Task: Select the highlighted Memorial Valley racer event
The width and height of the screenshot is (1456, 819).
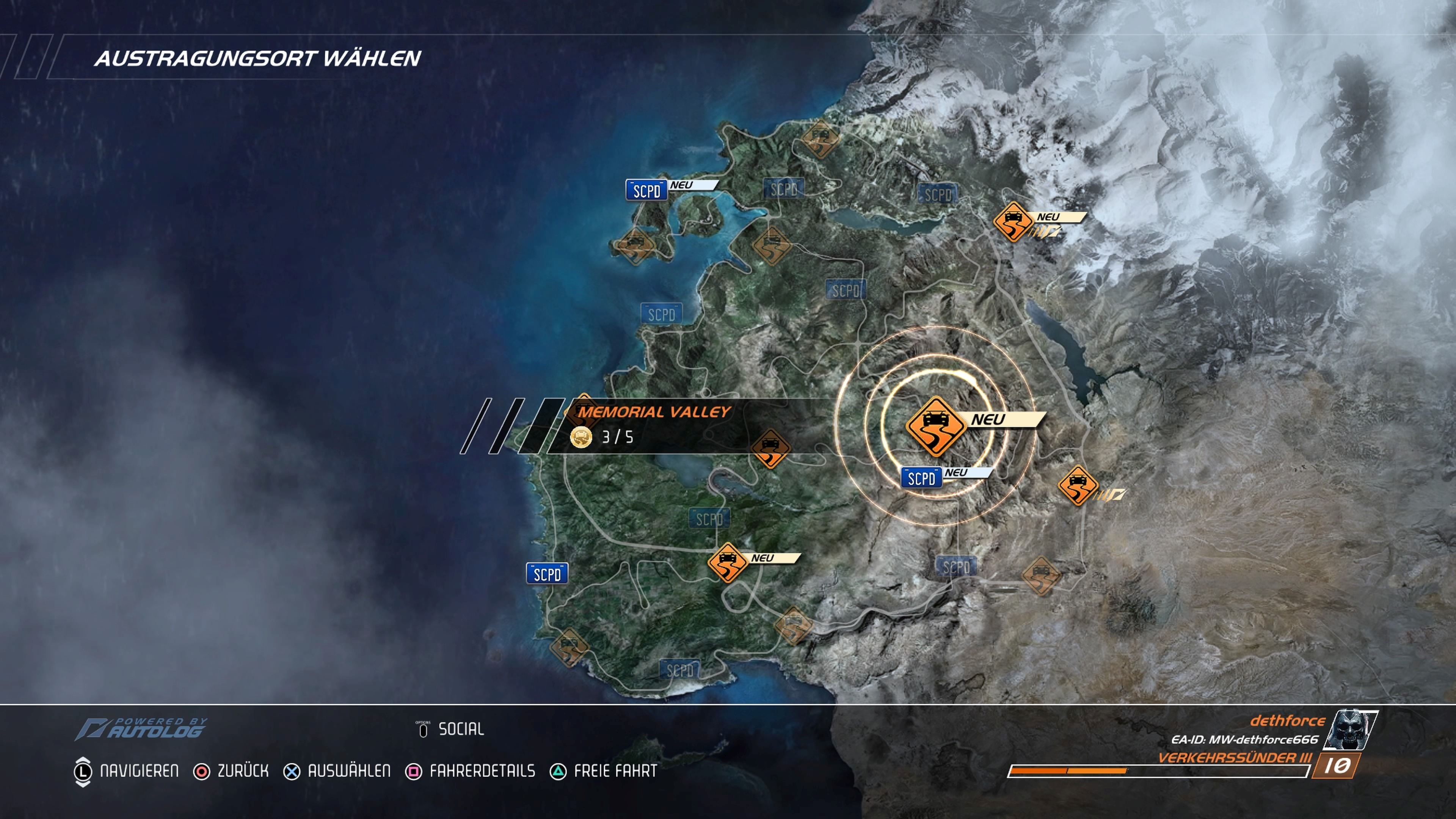Action: click(x=935, y=426)
